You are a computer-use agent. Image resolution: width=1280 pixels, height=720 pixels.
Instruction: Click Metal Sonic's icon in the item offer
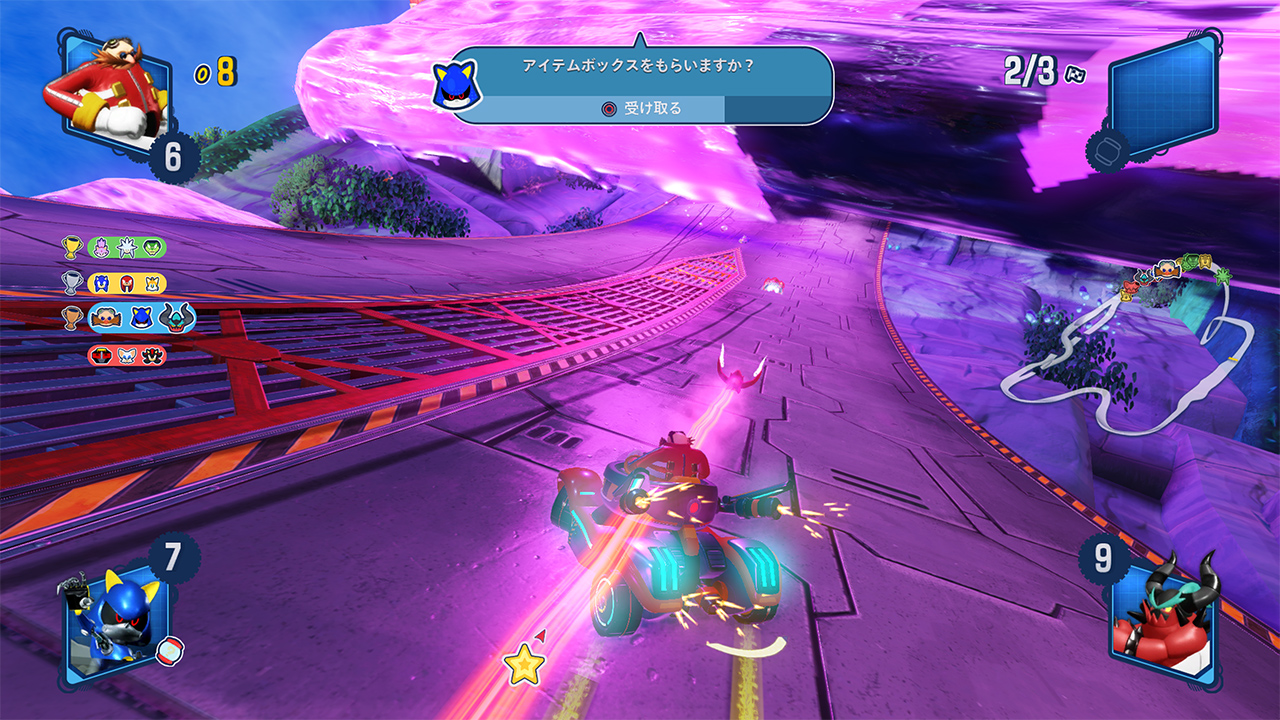pyautogui.click(x=457, y=84)
